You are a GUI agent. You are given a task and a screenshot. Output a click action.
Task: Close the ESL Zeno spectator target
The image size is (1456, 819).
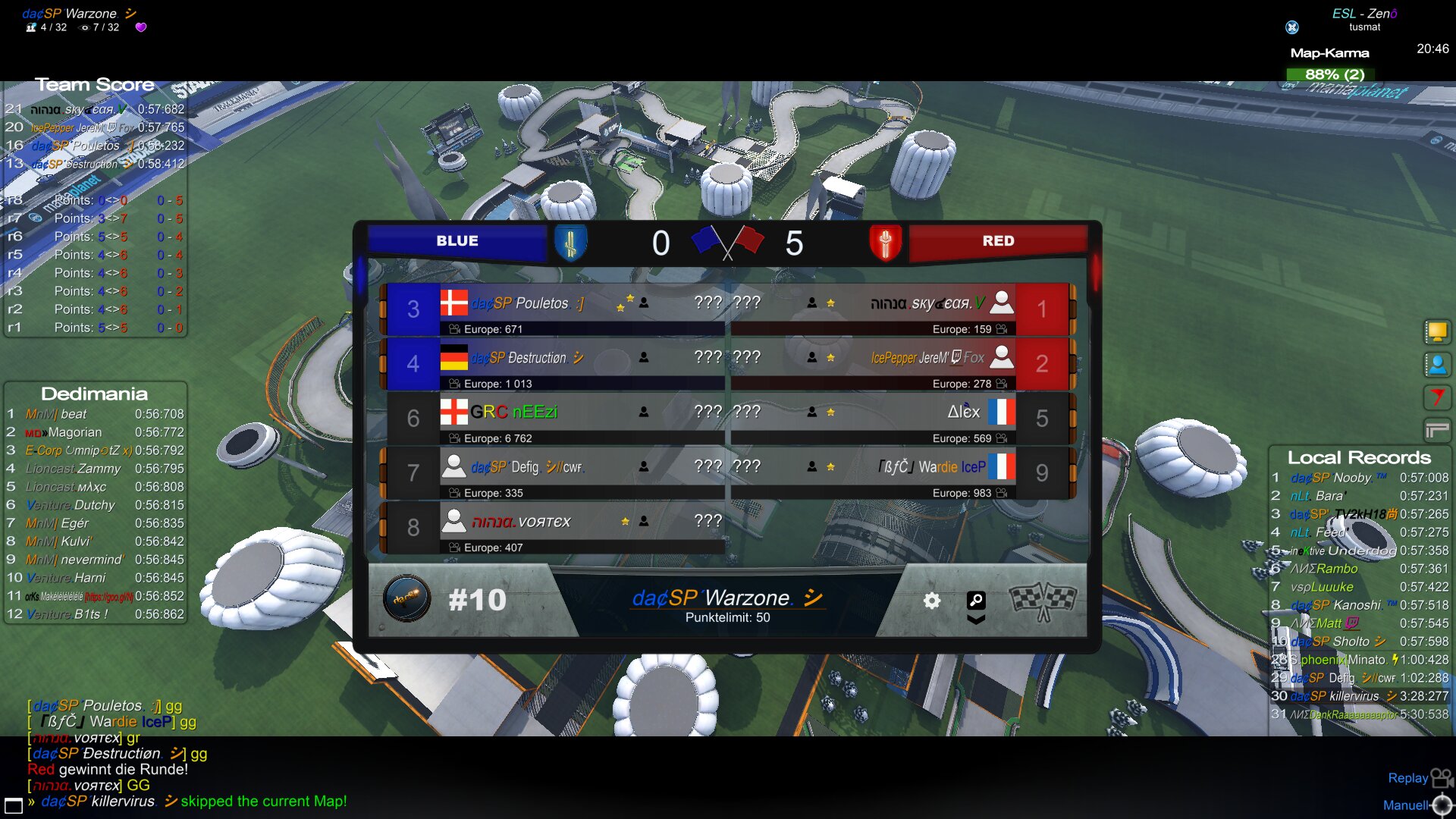(x=1292, y=27)
